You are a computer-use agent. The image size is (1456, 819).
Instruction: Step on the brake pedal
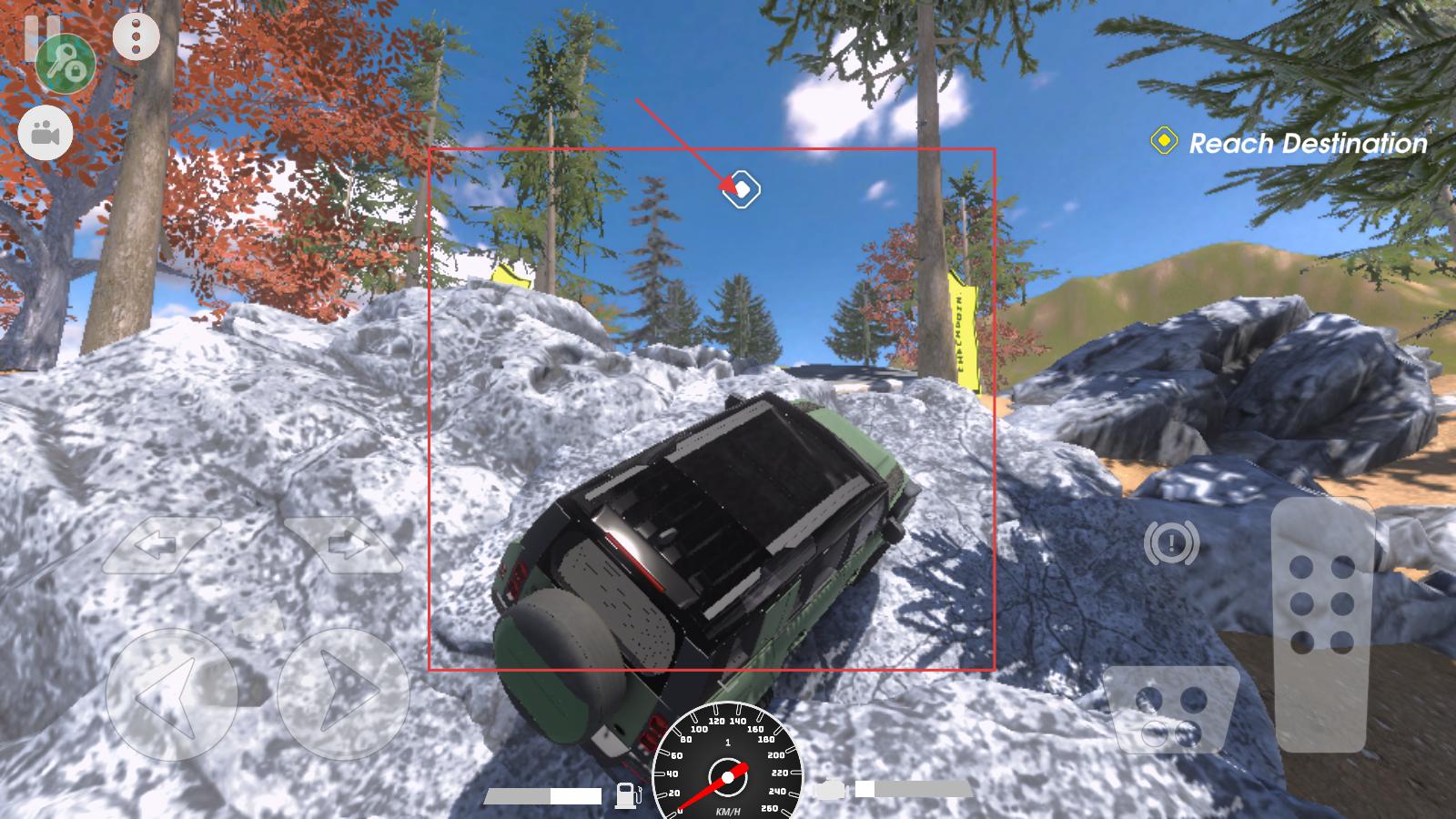(x=1172, y=712)
